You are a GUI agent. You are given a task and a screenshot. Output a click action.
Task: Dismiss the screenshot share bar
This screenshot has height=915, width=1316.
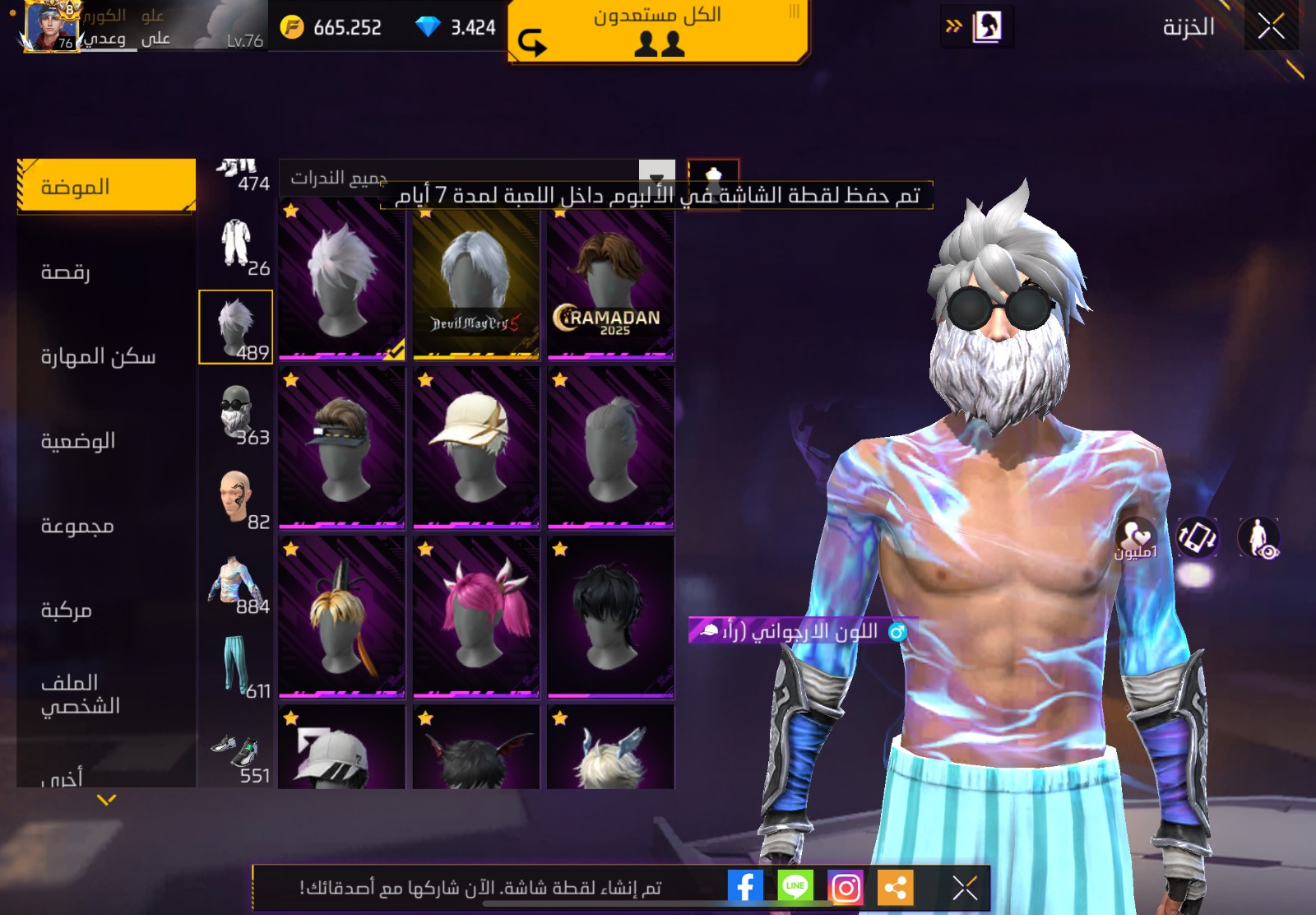point(964,887)
